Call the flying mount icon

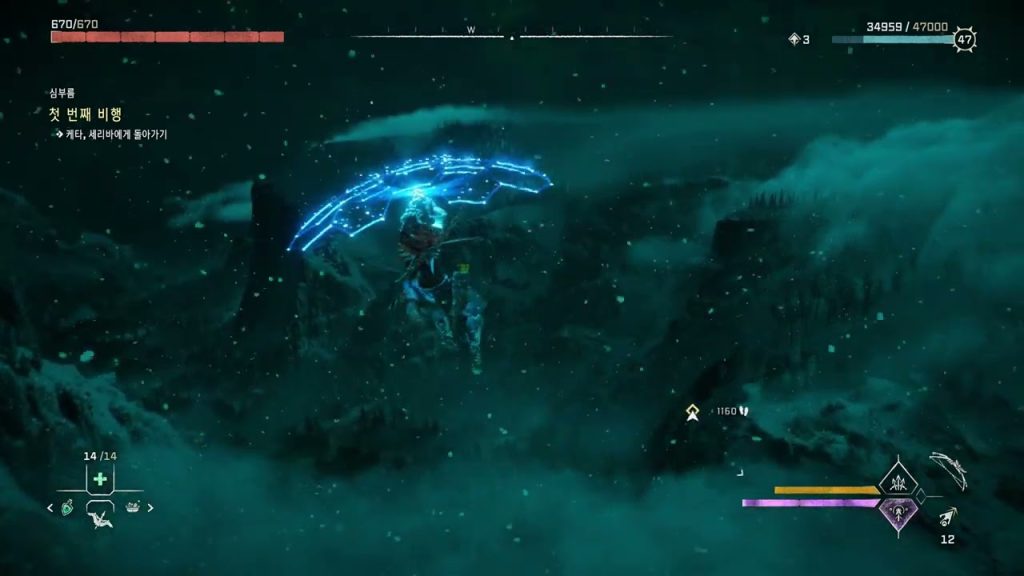click(x=101, y=518)
